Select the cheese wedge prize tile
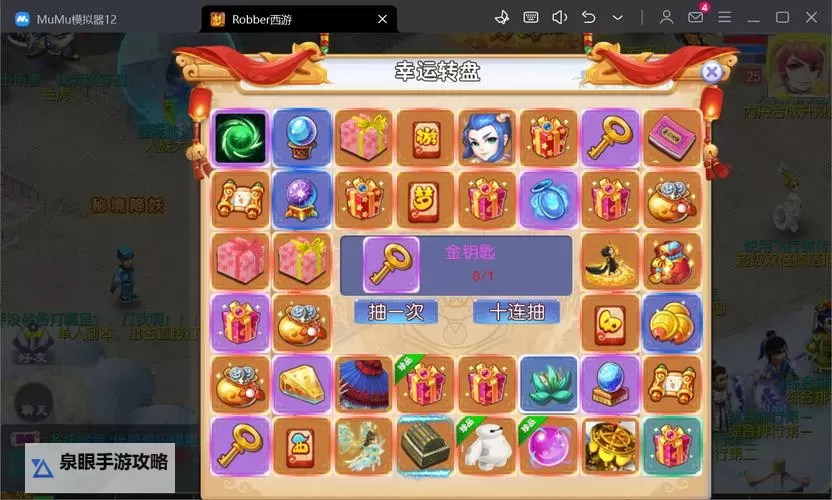 point(301,383)
